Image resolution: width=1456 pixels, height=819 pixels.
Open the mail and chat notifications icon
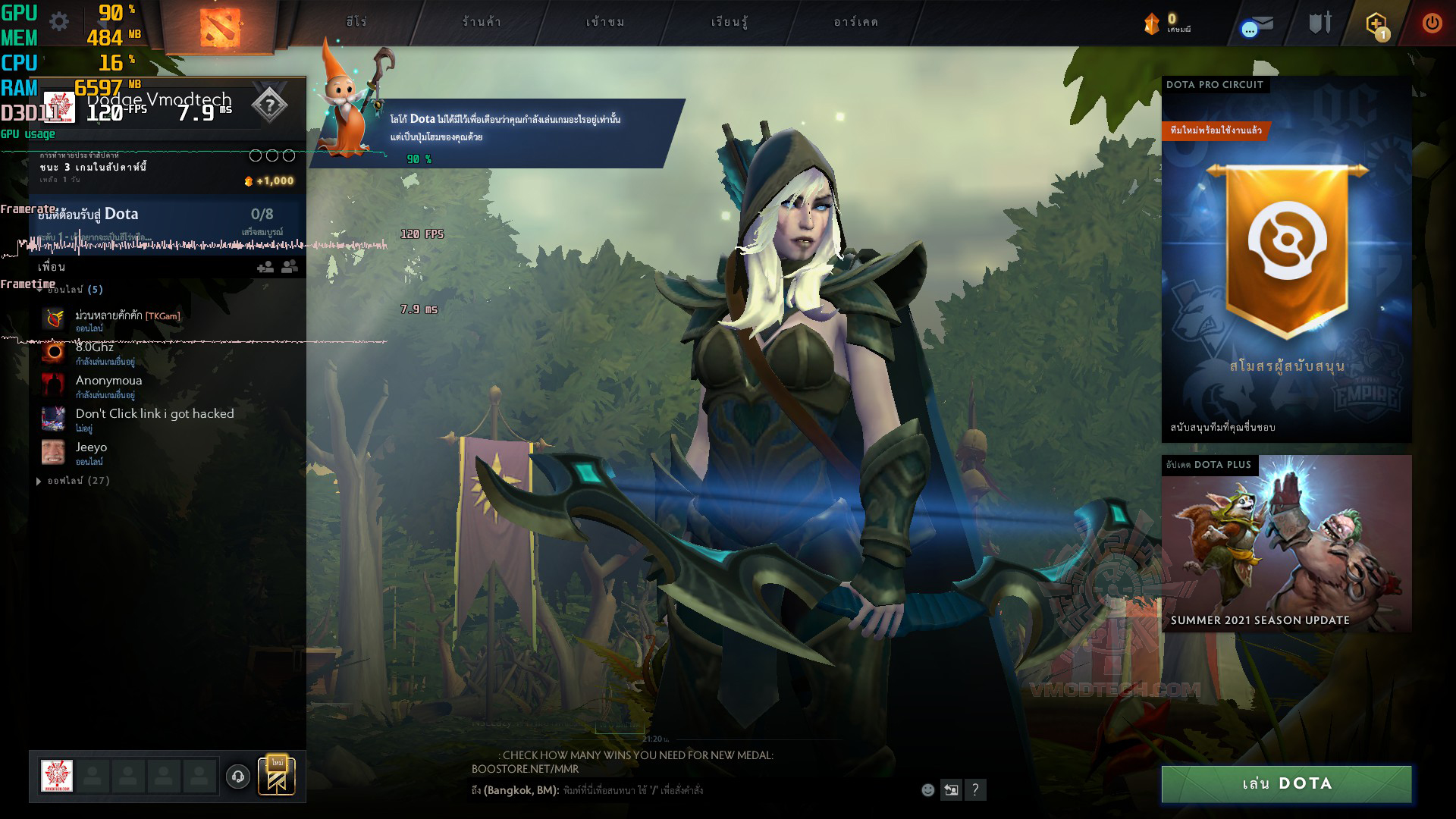1257,26
